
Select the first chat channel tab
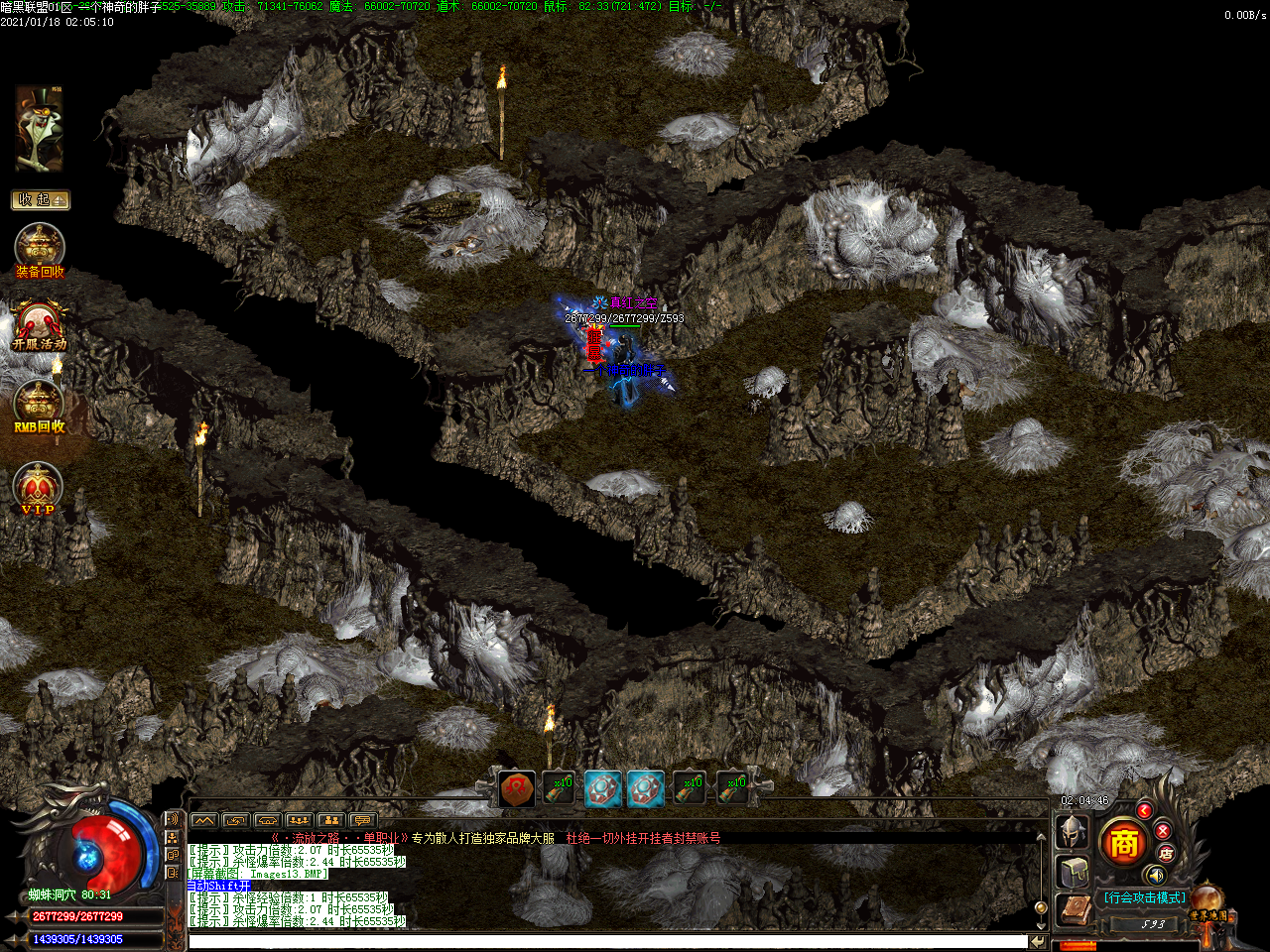point(203,820)
